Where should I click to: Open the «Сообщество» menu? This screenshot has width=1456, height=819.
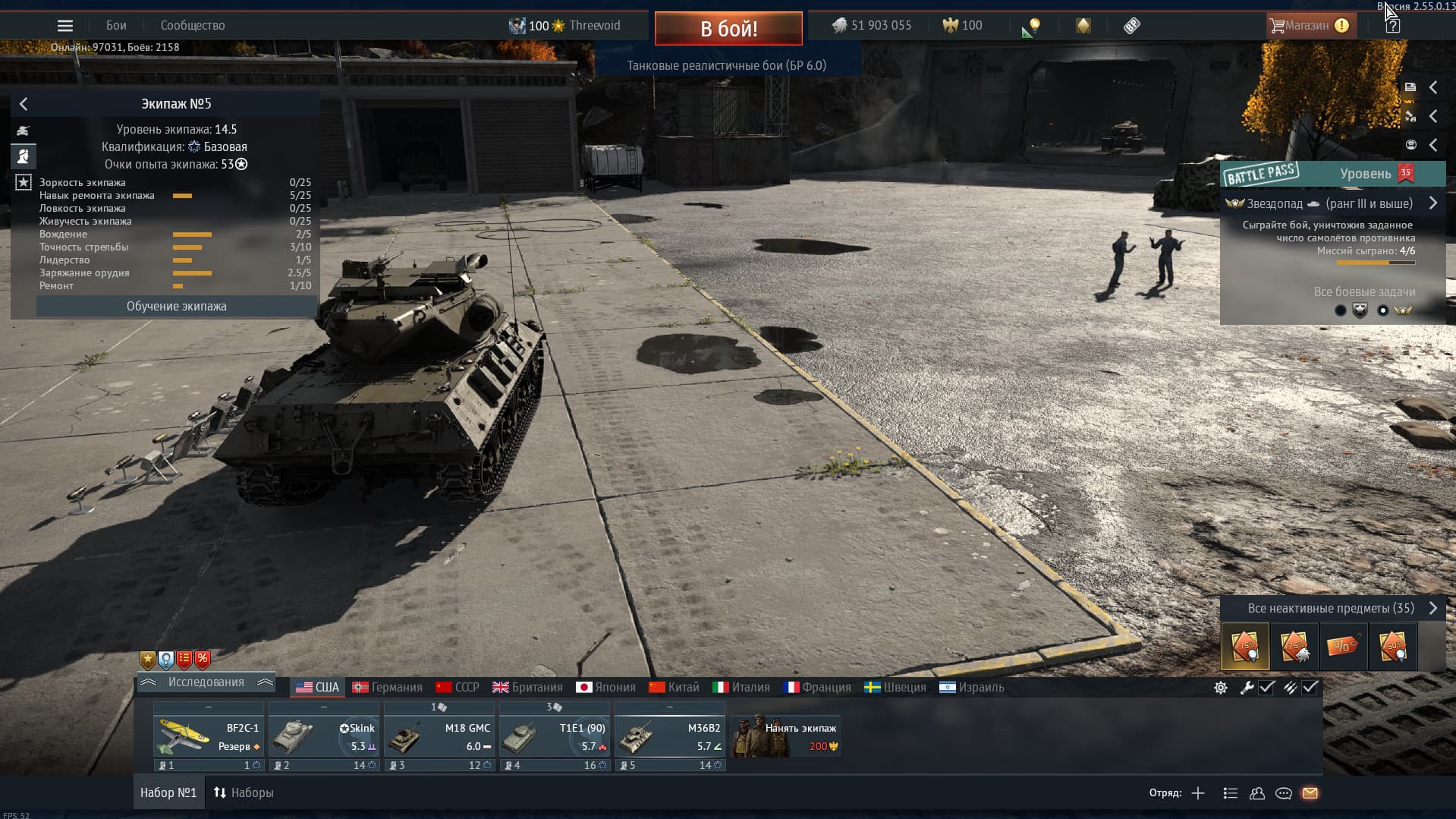193,26
